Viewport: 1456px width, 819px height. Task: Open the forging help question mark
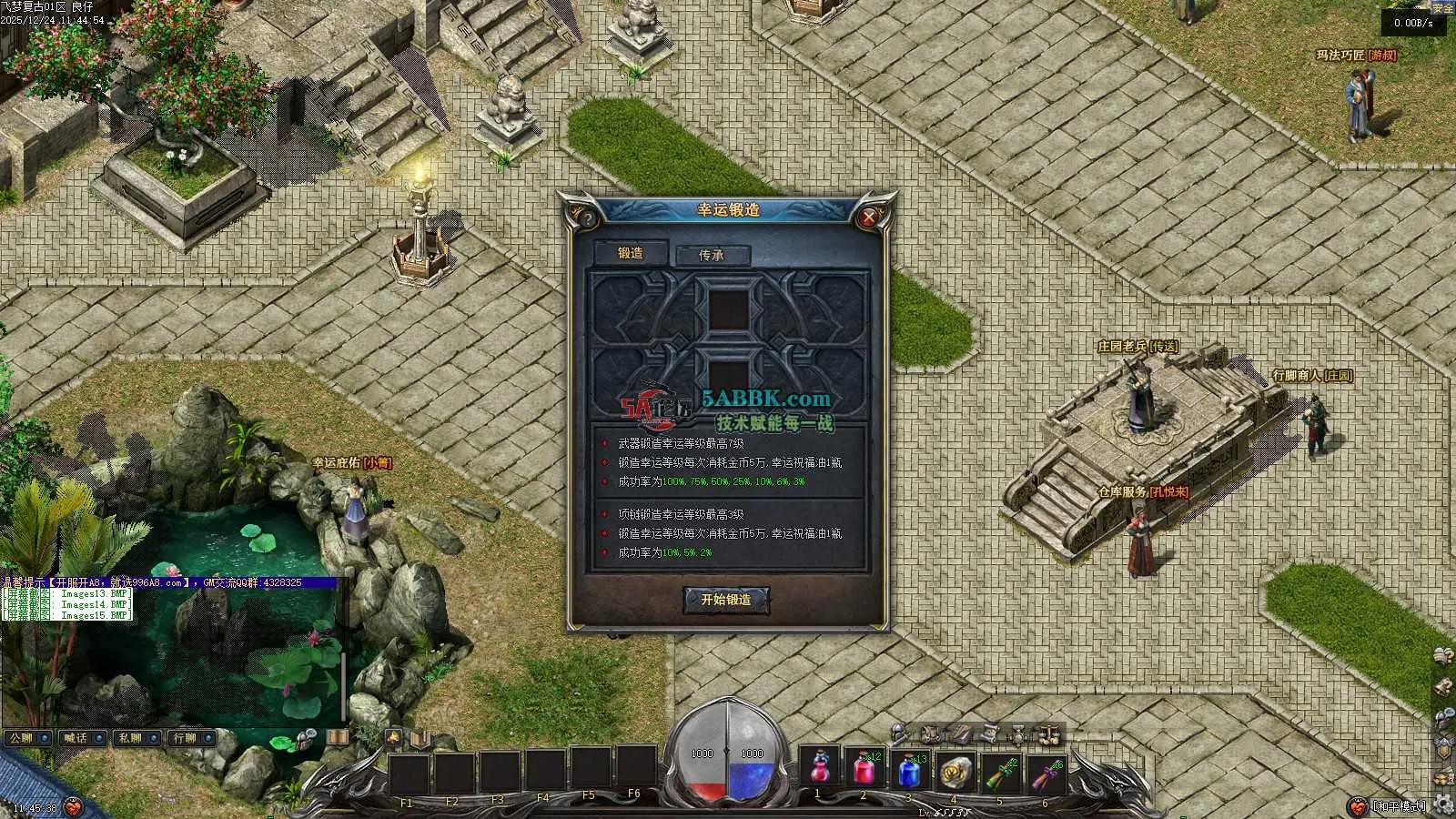(x=589, y=218)
